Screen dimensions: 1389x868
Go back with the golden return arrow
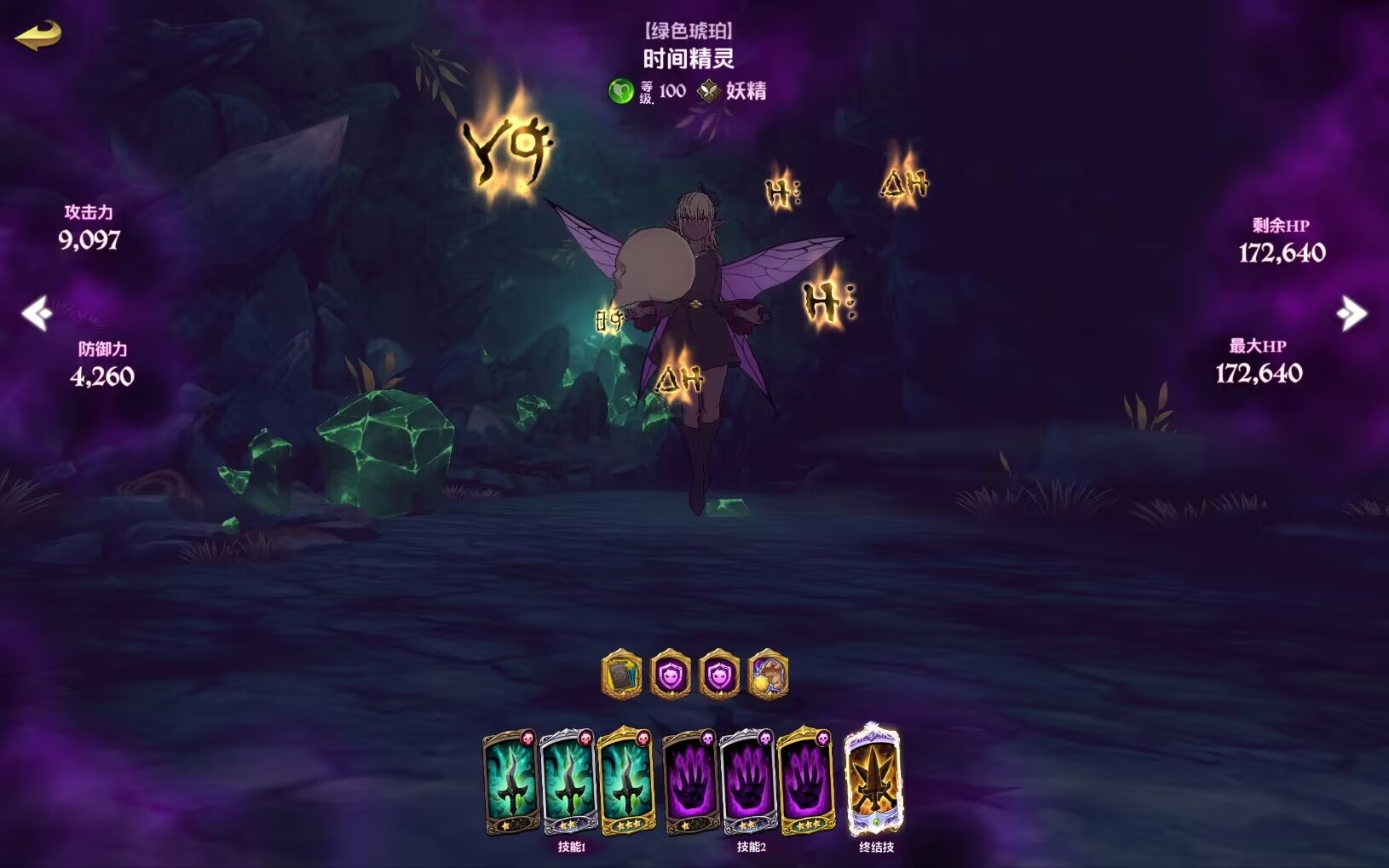(38, 35)
